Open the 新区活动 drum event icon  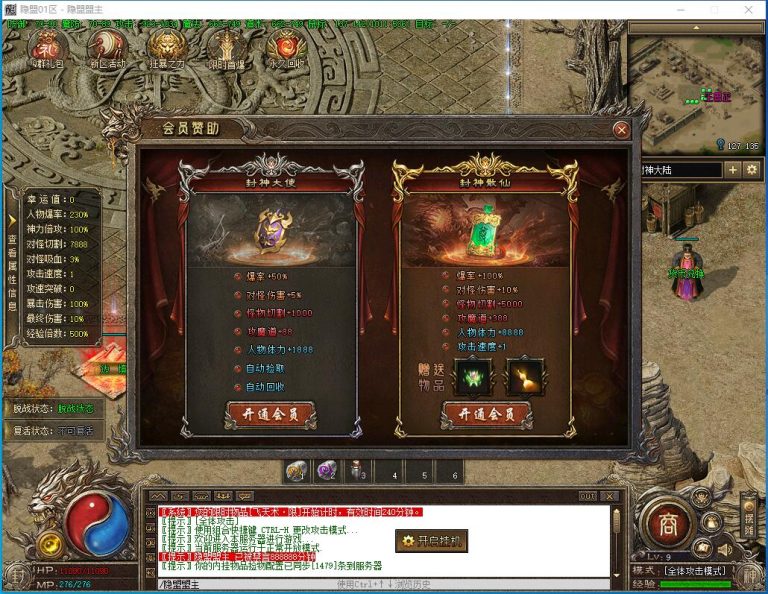pyautogui.click(x=106, y=46)
